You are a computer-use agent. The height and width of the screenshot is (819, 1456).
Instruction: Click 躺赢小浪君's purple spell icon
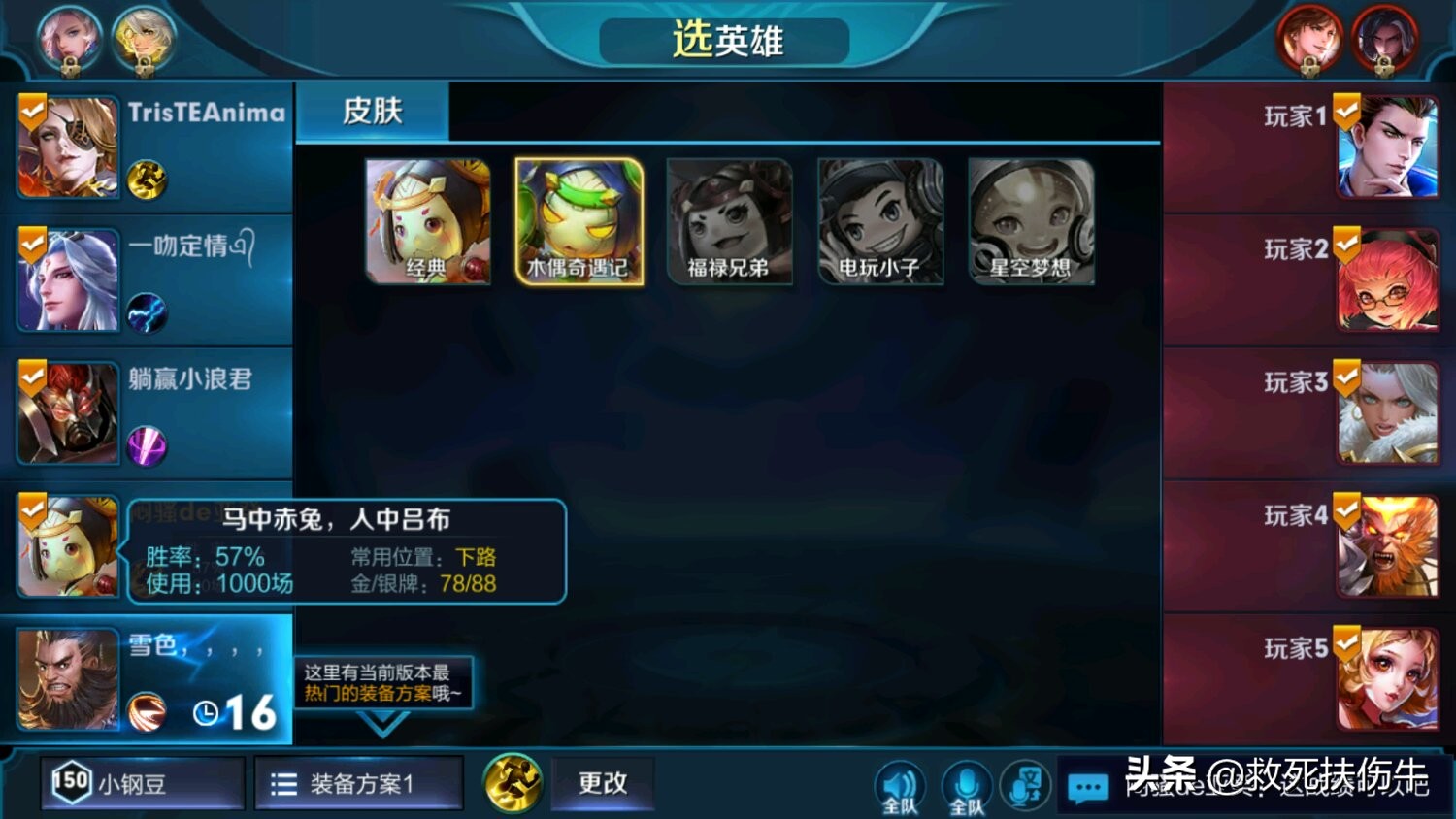(148, 445)
